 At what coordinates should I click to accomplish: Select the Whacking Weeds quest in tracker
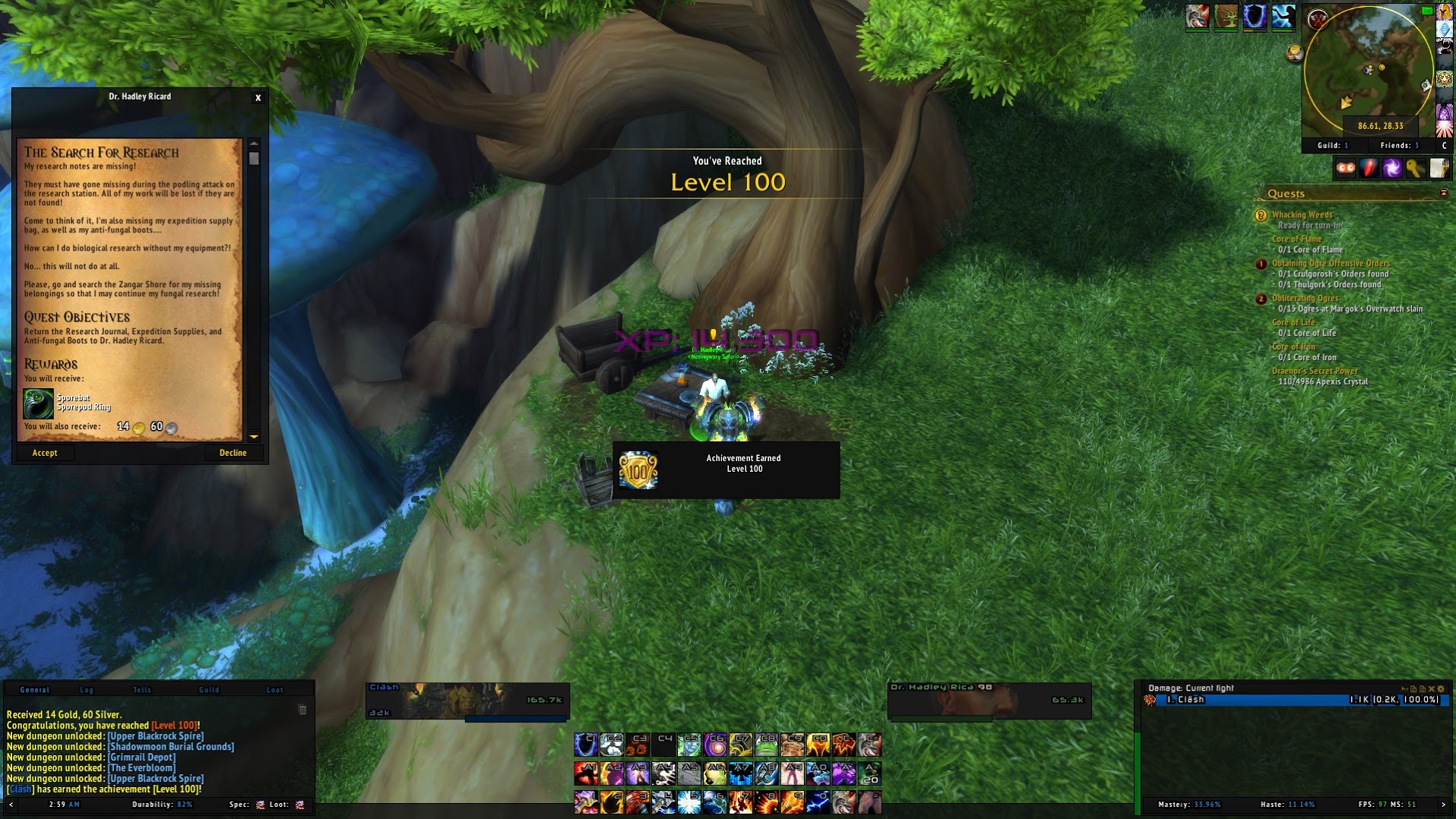coord(1302,215)
